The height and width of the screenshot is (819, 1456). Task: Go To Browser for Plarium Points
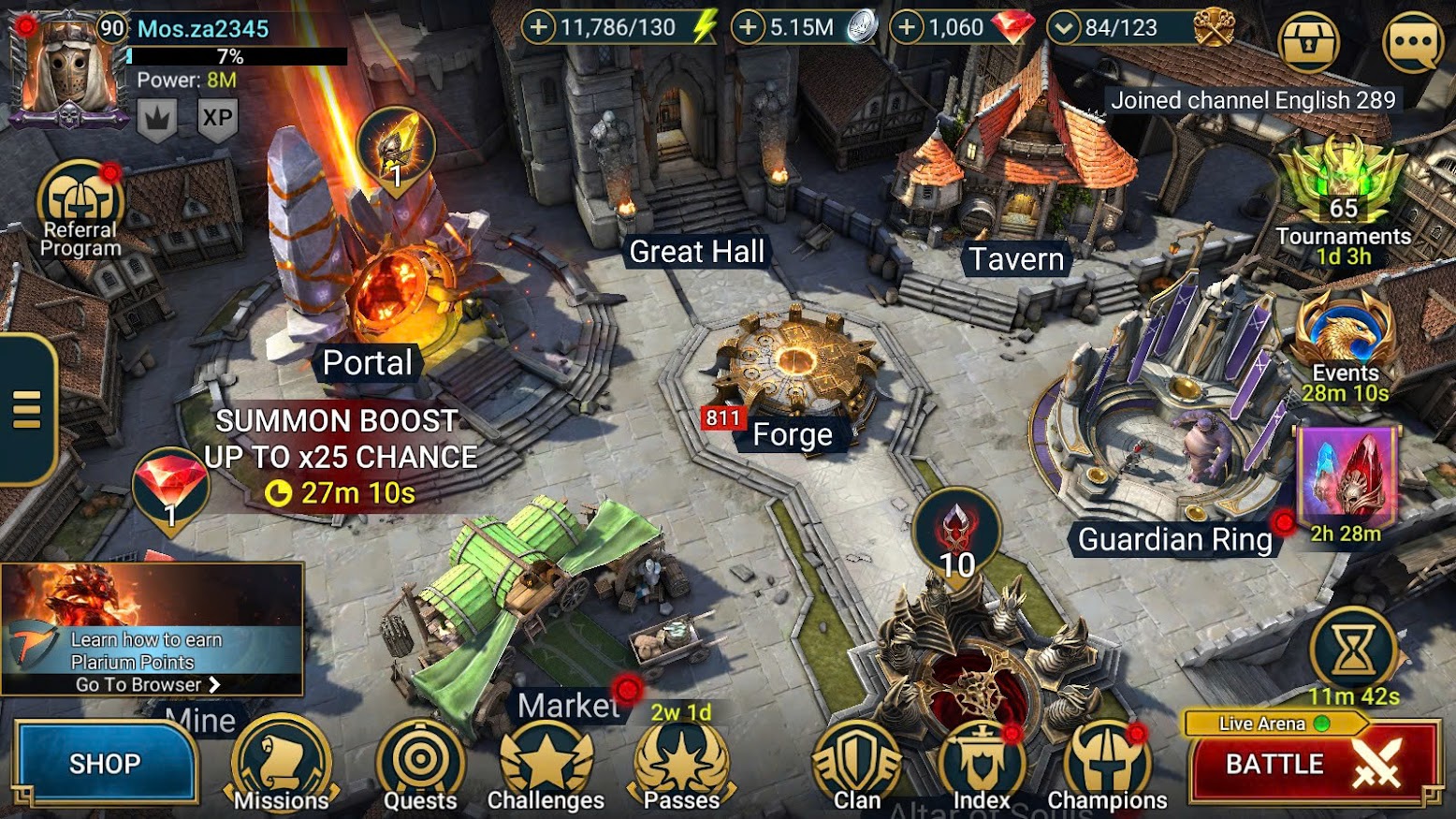[x=148, y=684]
